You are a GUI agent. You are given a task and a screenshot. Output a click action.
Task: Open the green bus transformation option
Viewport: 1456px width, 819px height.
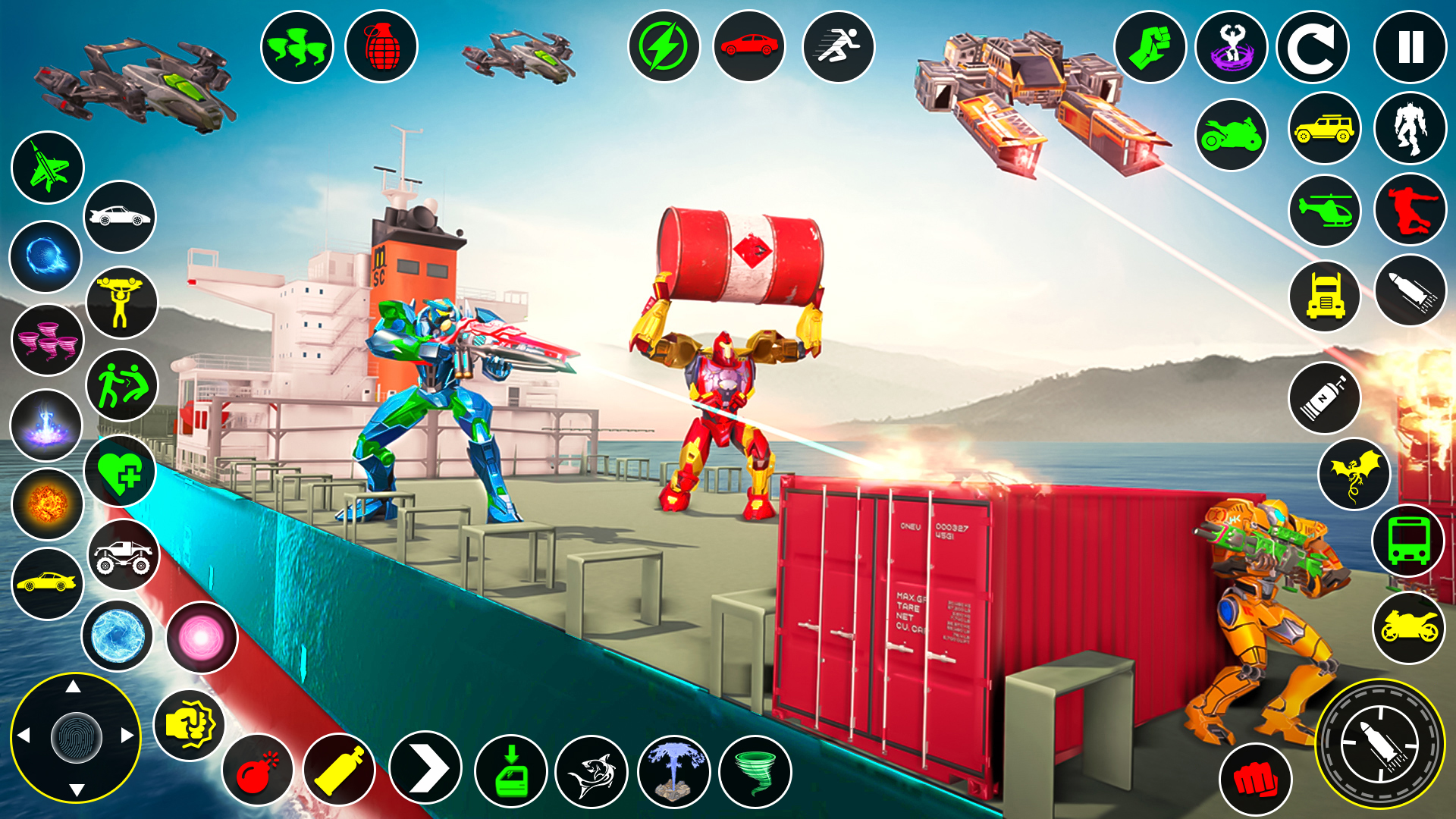click(x=1408, y=541)
